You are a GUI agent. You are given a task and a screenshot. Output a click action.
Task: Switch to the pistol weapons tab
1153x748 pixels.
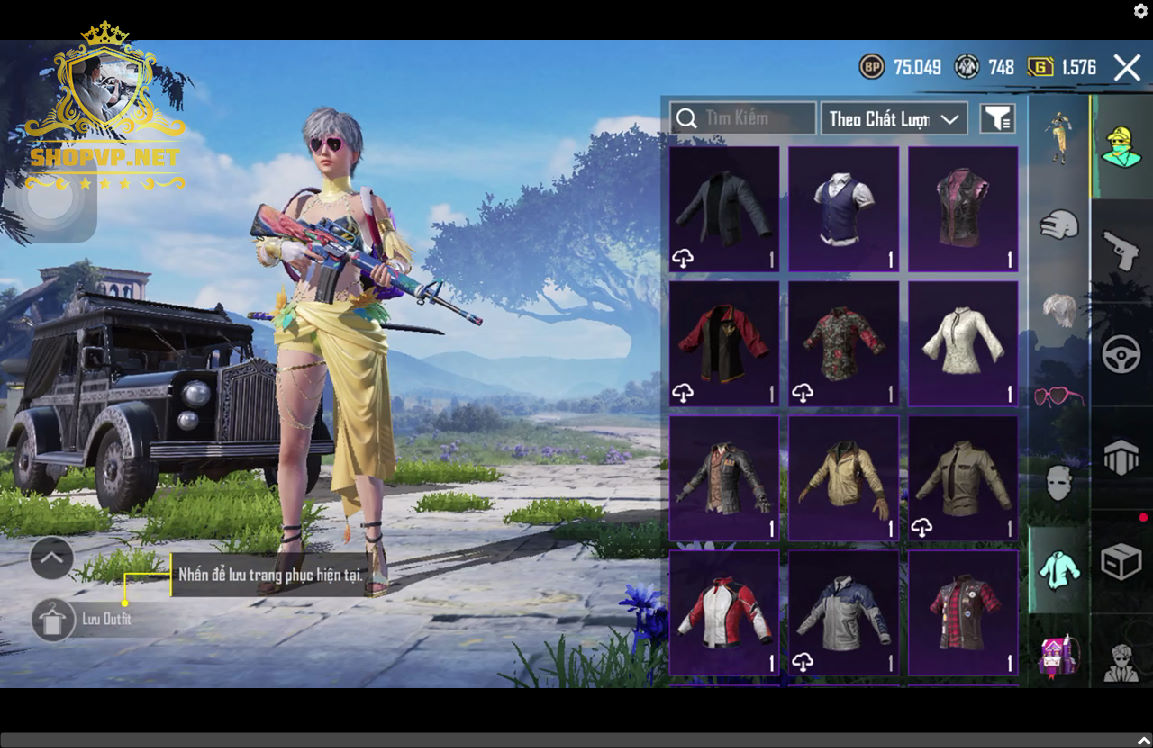point(1121,250)
